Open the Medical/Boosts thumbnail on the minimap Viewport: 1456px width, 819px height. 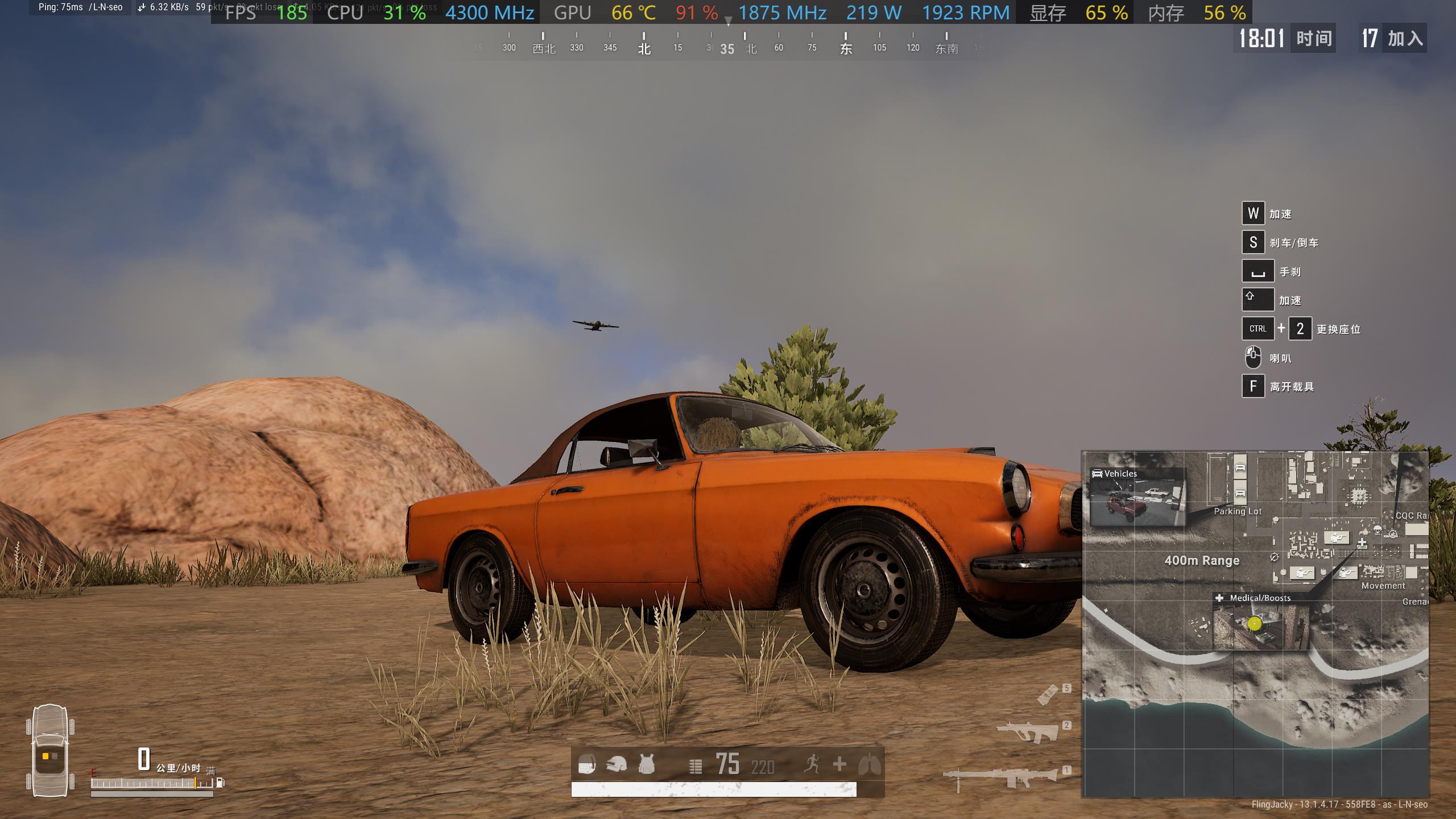(x=1260, y=621)
